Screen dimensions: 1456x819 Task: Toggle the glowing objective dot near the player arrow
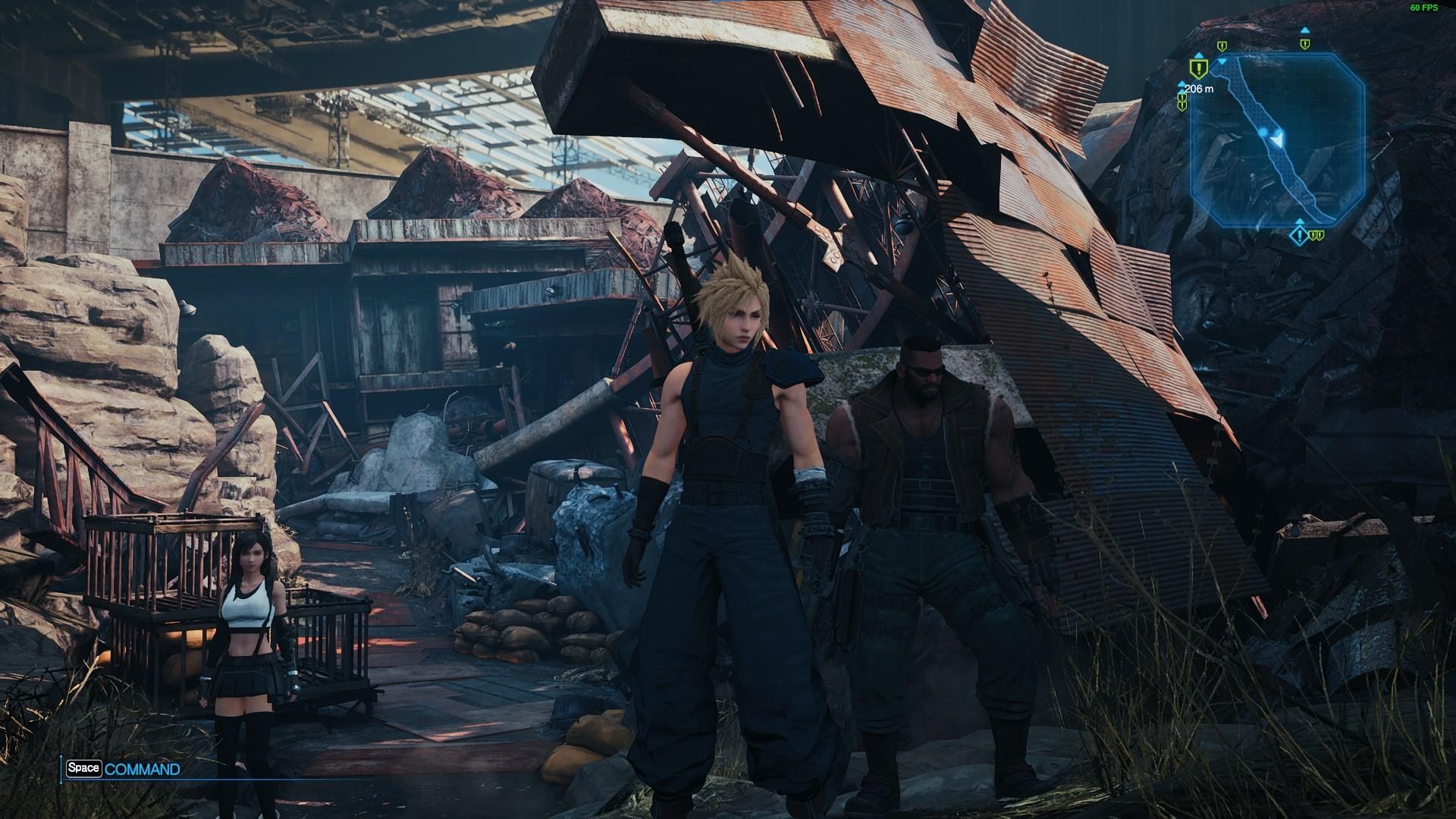coord(1263,132)
